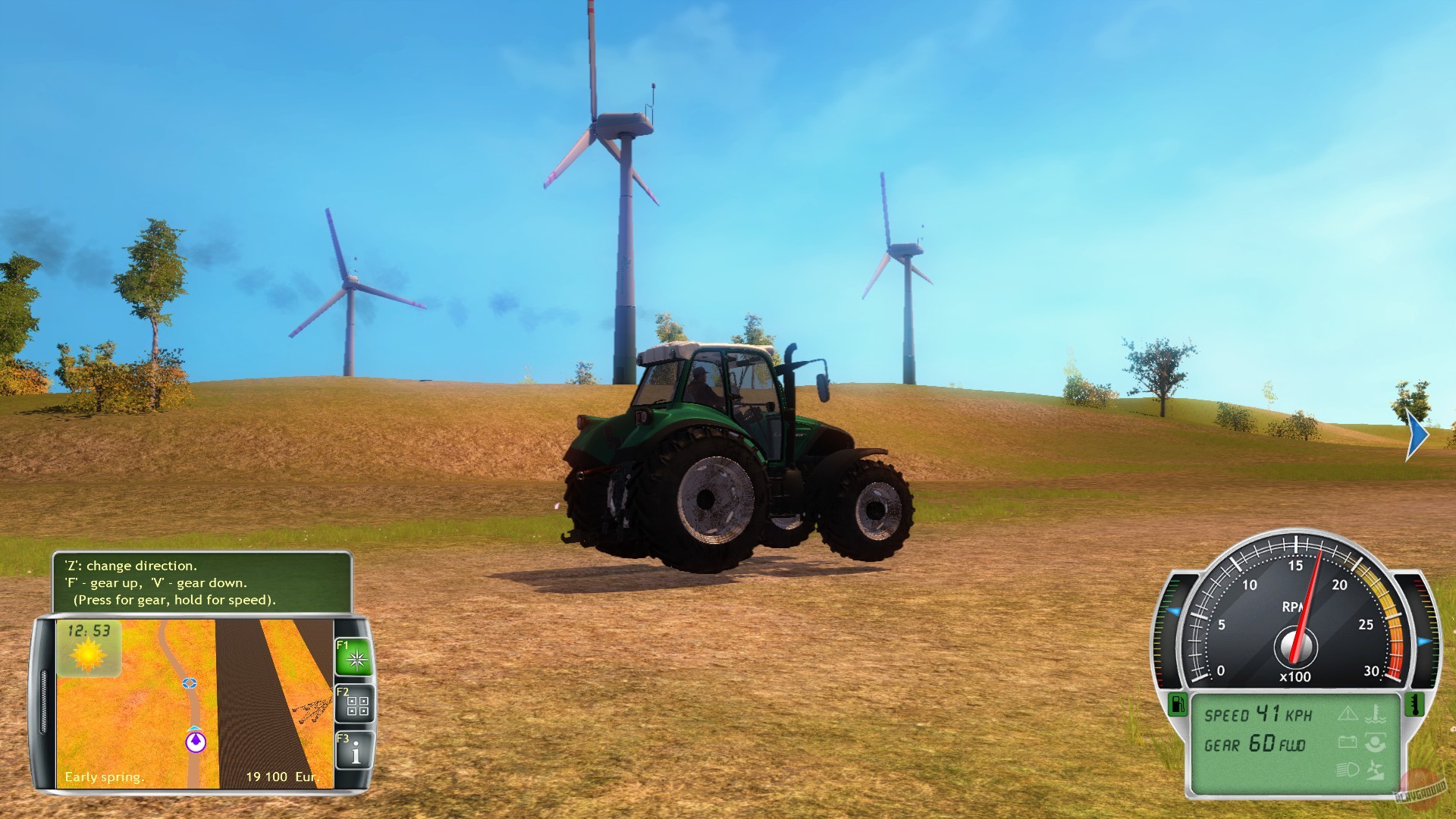The image size is (1456, 819).
Task: Click the battery indicator on the dashboard
Action: point(1348,741)
